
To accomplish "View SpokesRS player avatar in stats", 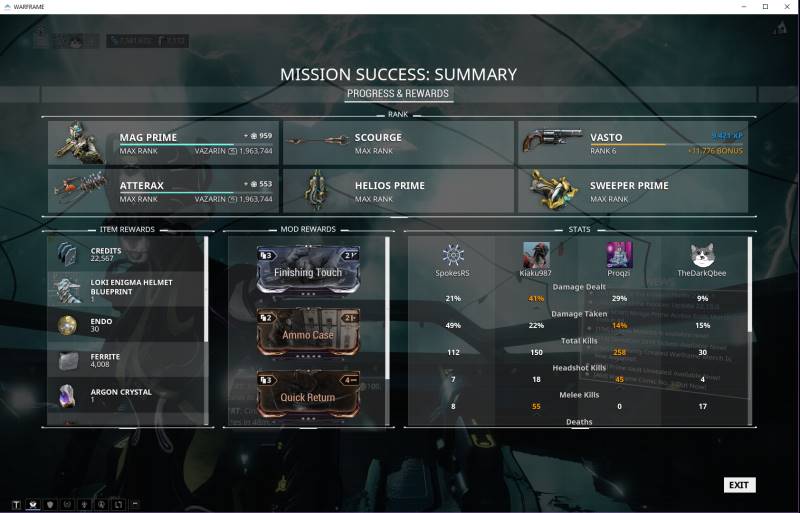I will click(x=453, y=255).
